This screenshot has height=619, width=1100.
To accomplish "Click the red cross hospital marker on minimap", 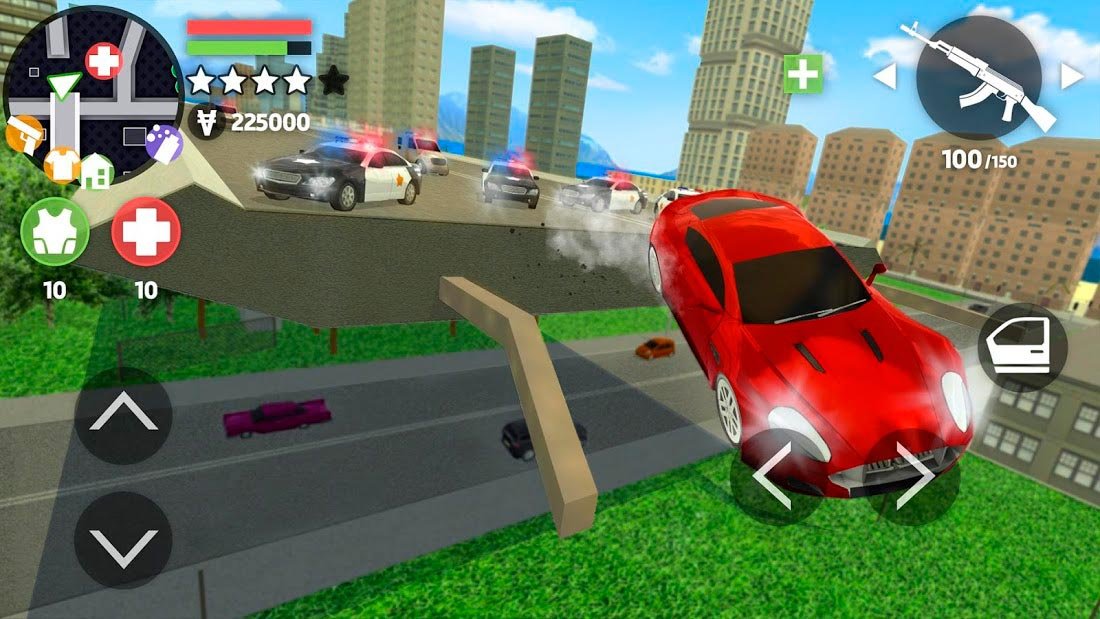I will [103, 62].
